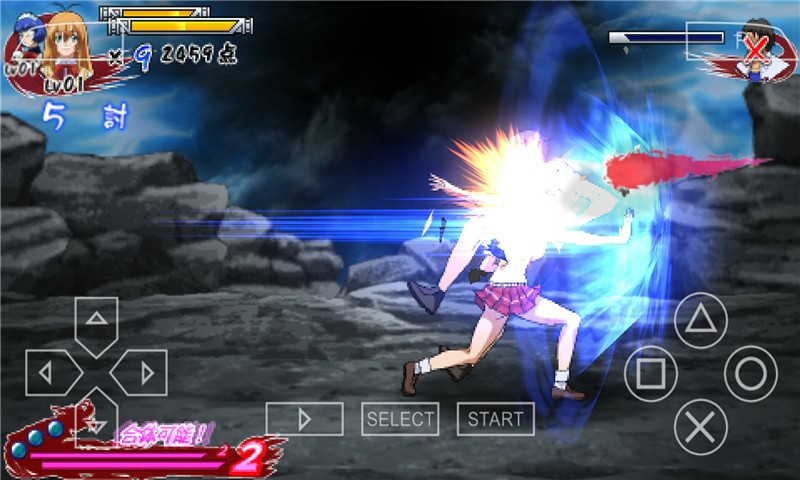The height and width of the screenshot is (480, 800).
Task: Toggle the fast-forward arrow button
Action: coord(304,419)
